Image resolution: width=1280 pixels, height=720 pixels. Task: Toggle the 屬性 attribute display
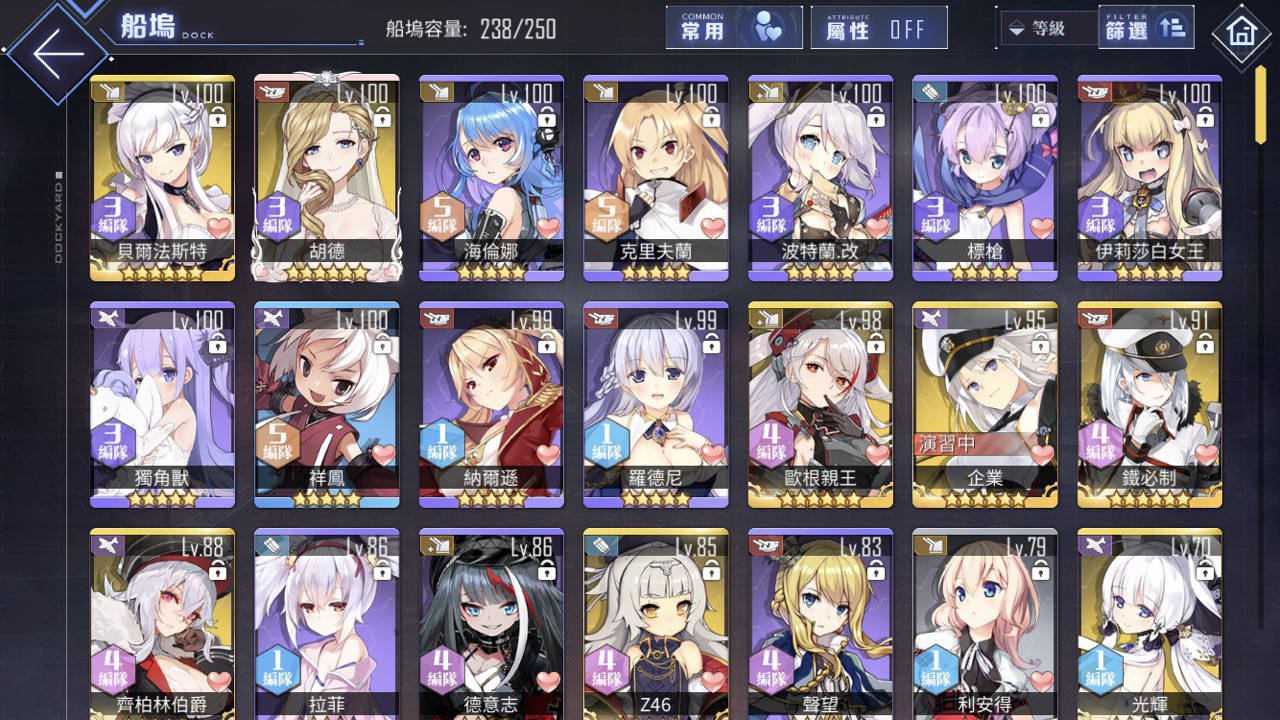tap(879, 29)
